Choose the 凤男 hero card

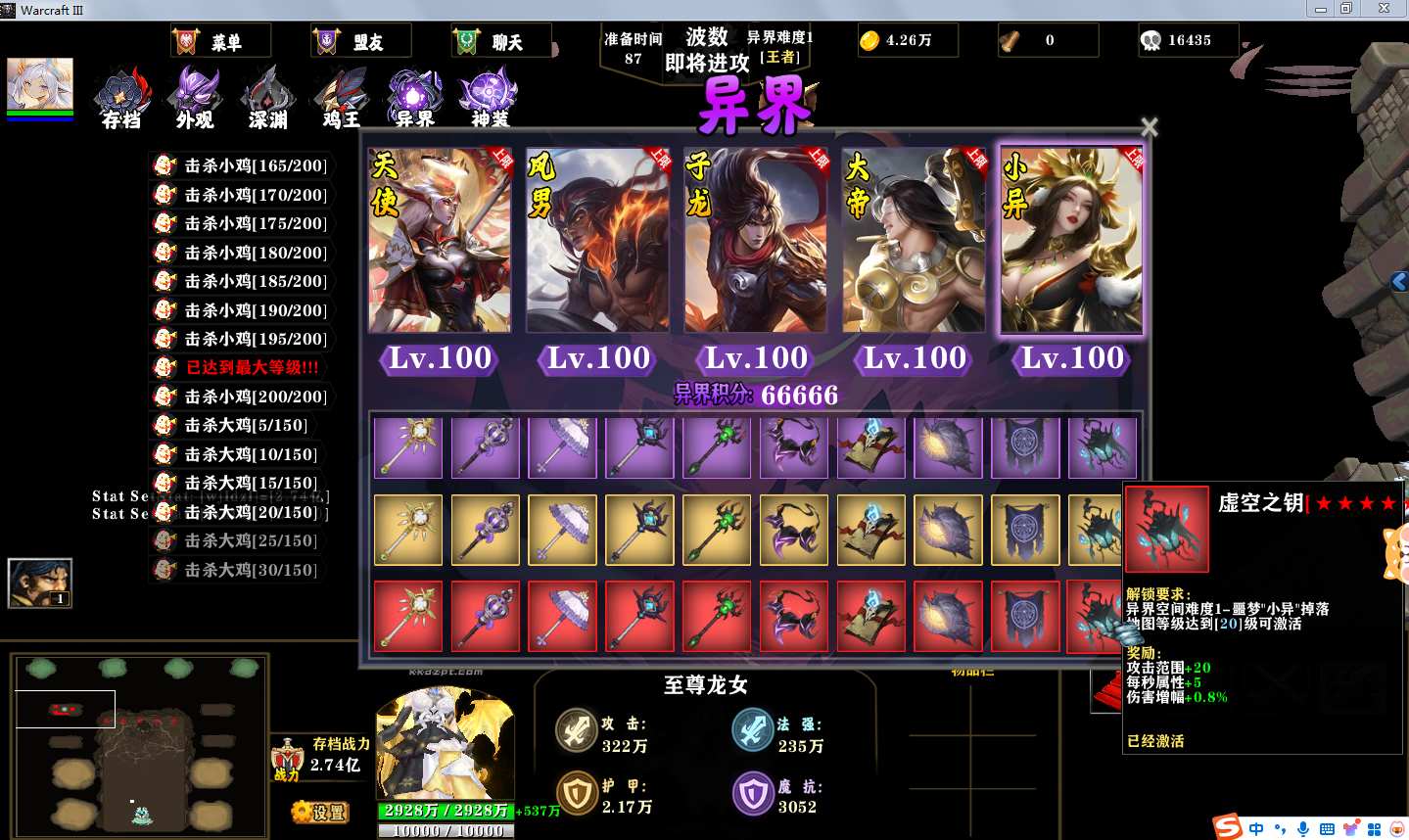pos(597,241)
